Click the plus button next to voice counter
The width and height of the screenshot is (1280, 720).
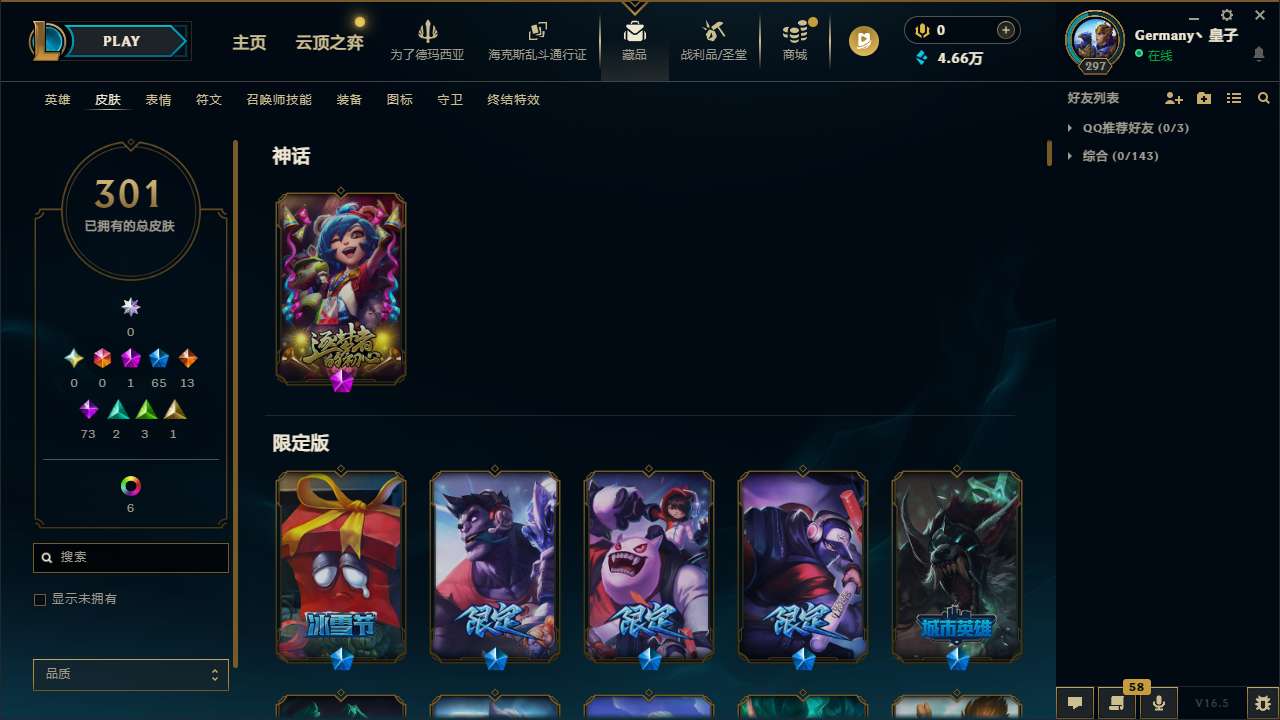[1004, 30]
